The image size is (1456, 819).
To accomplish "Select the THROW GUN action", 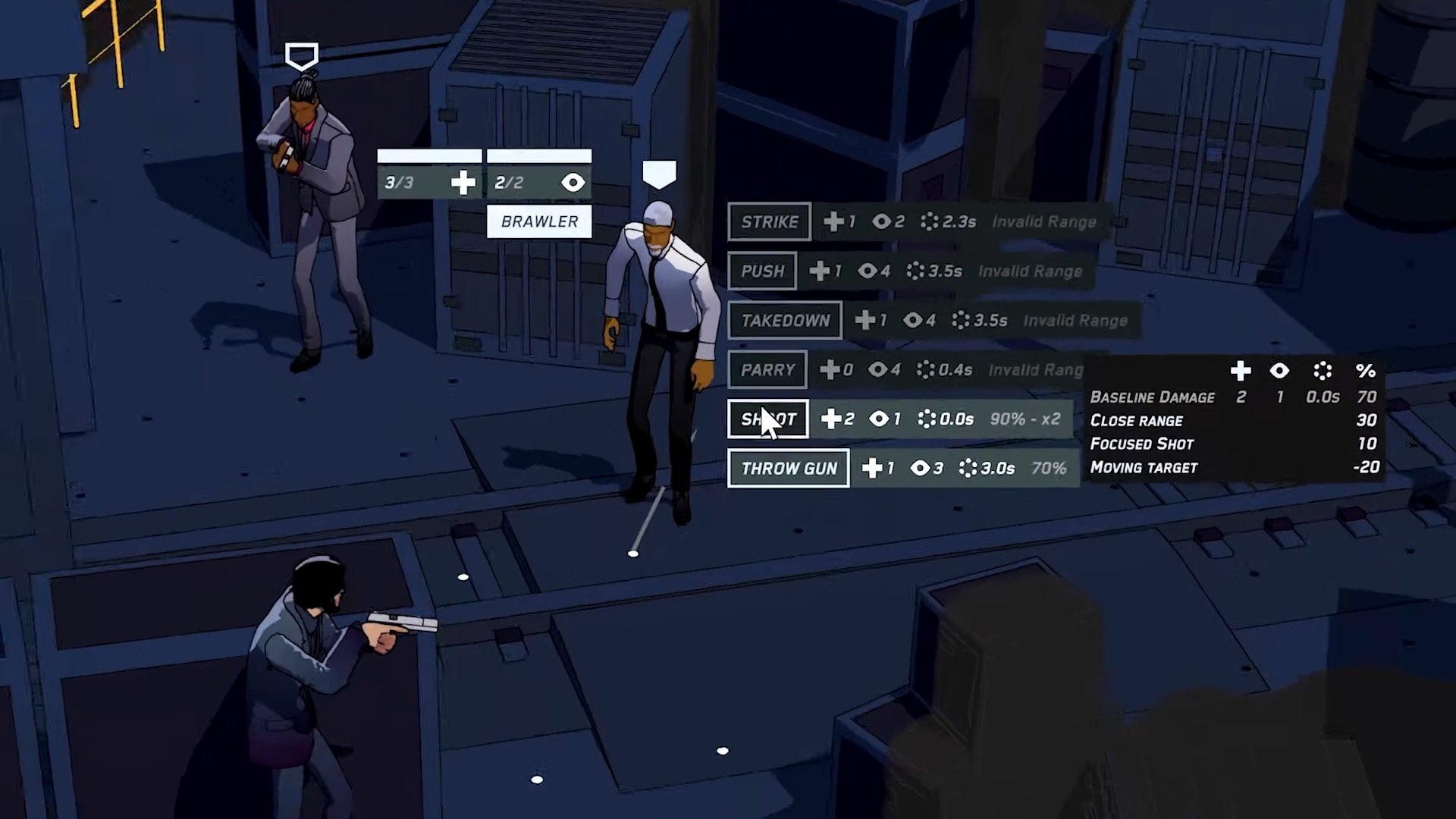I will [788, 468].
